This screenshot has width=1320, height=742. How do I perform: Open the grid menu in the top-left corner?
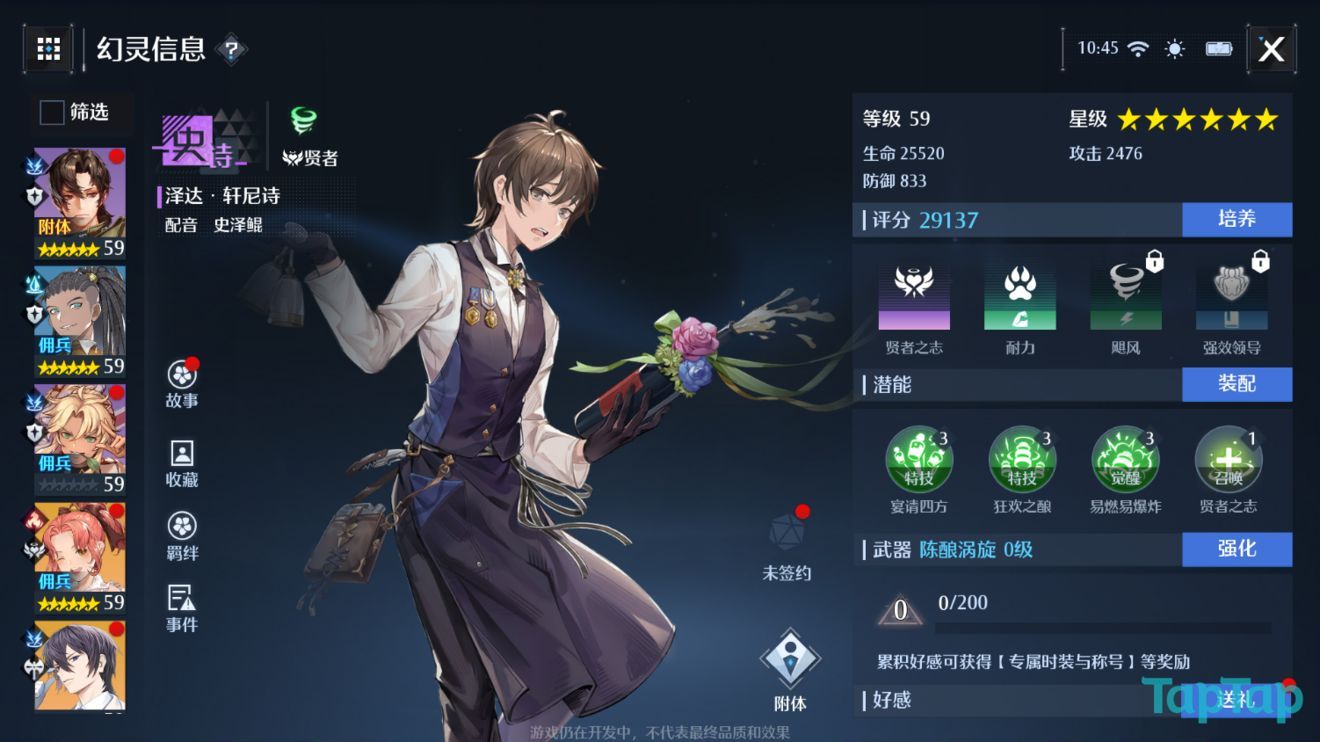tap(48, 49)
